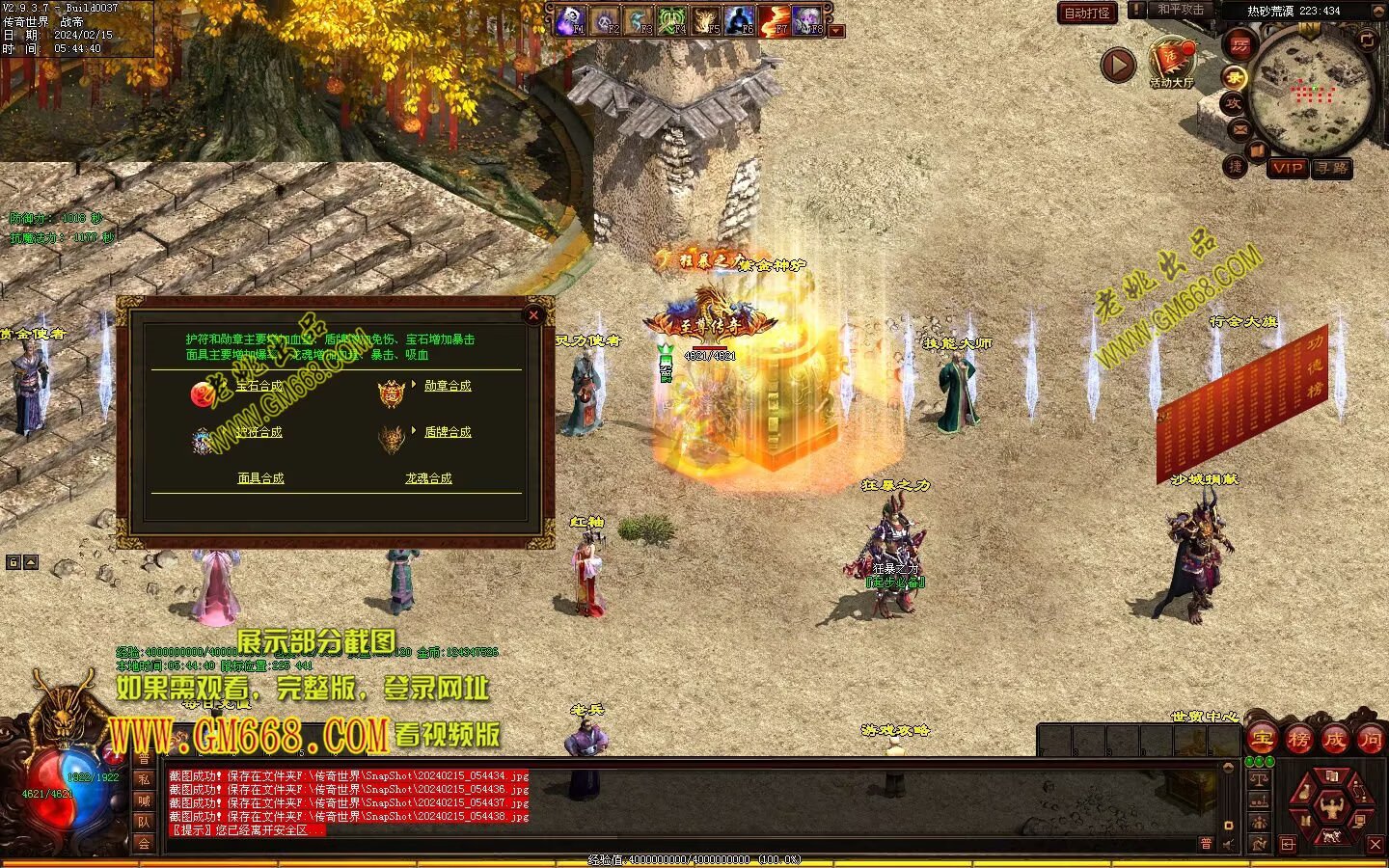Toggle the 自动打怪 auto-fight button
This screenshot has width=1389, height=868.
[x=1087, y=13]
